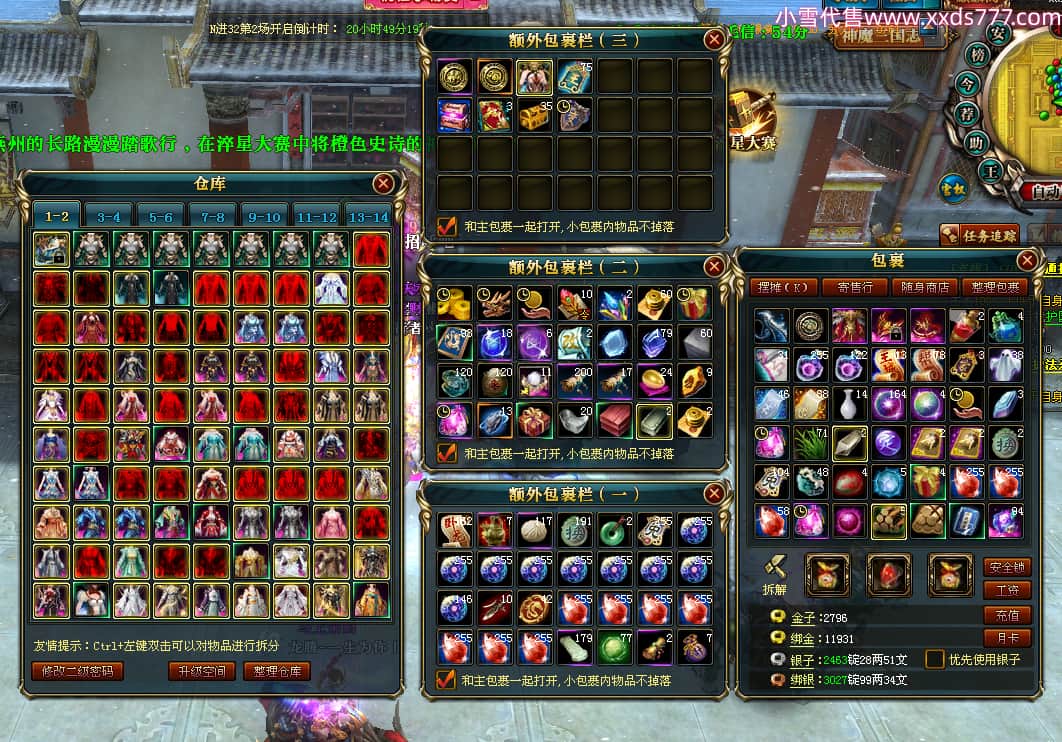Close the 仓库 warehouse window

[383, 184]
